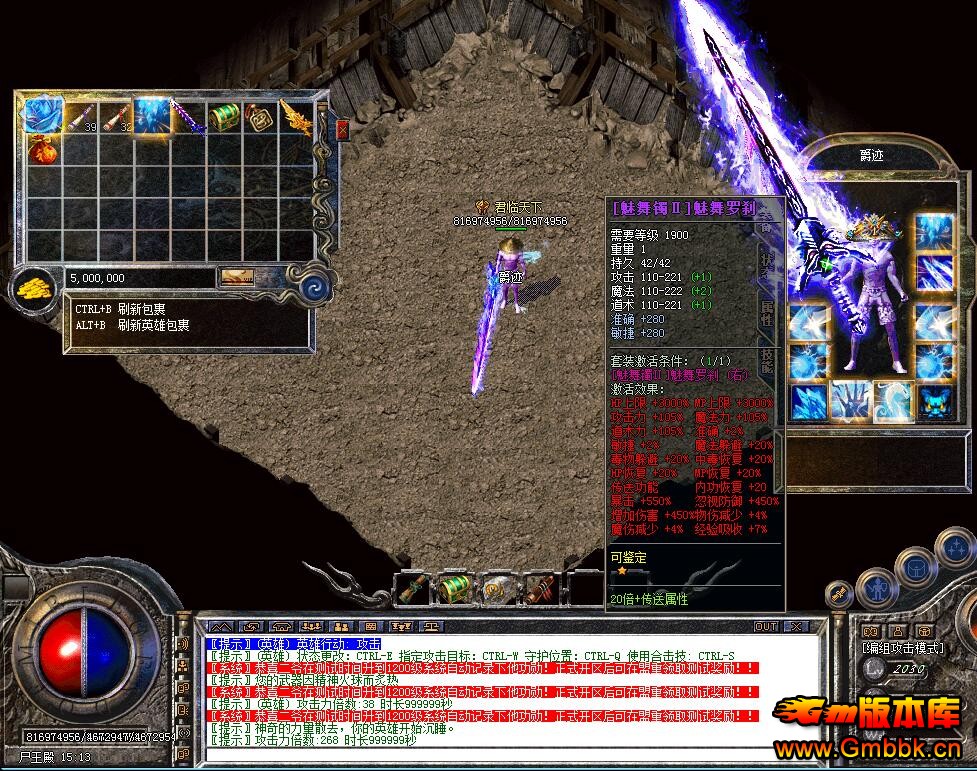Switch to the 技能 skills tab
The height and width of the screenshot is (771, 977).
767,362
